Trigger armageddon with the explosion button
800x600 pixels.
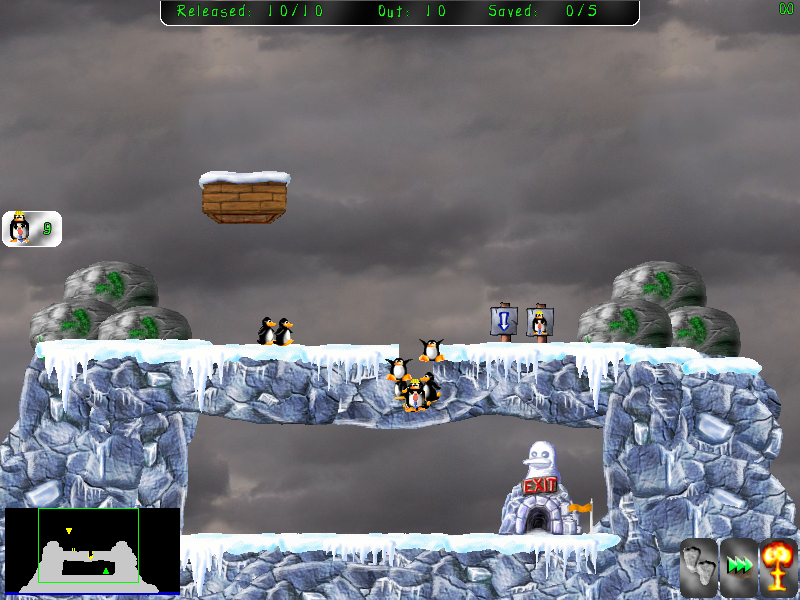coord(779,567)
